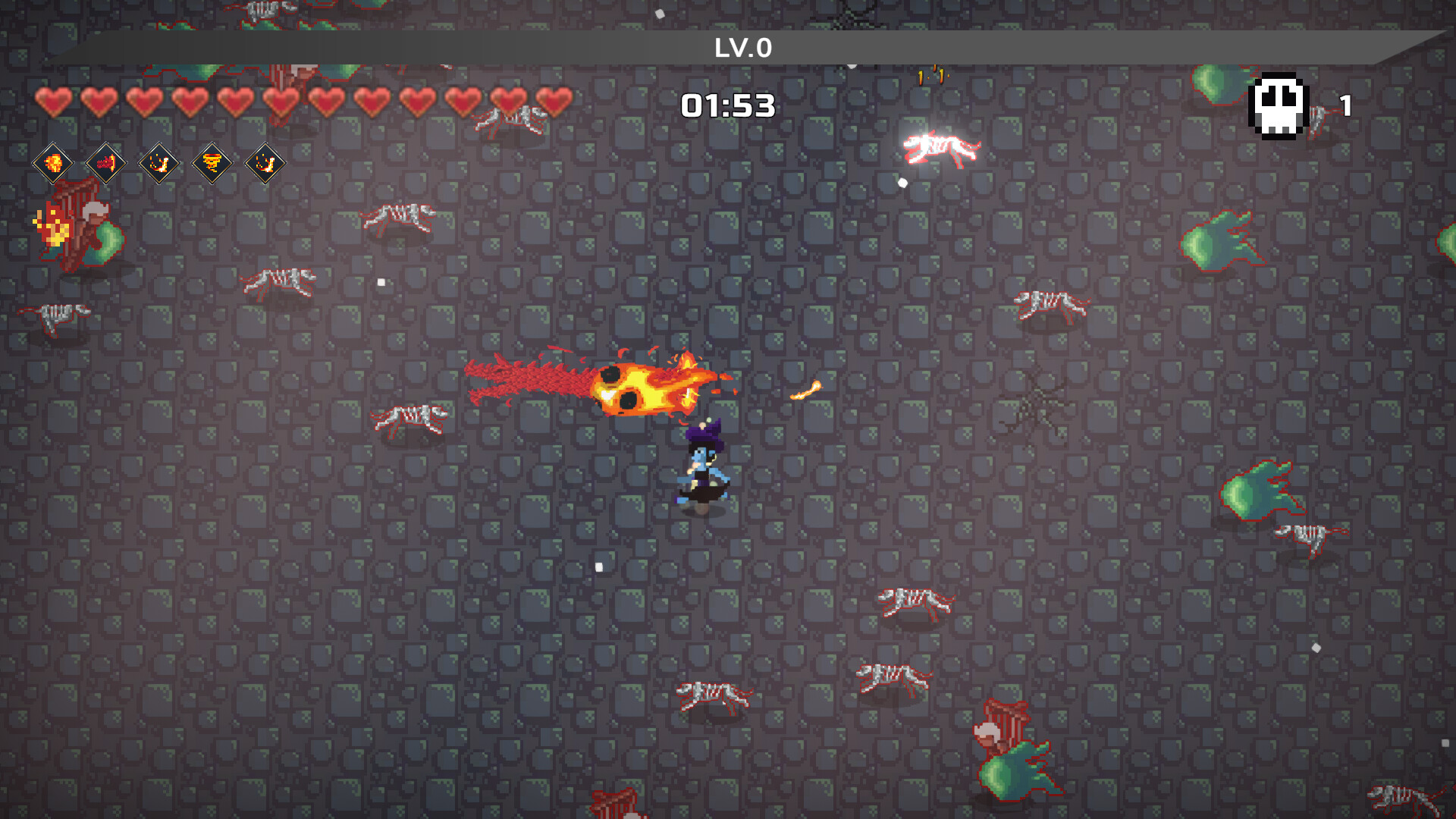Click the kill count number 1
1456x819 pixels.
[x=1347, y=104]
